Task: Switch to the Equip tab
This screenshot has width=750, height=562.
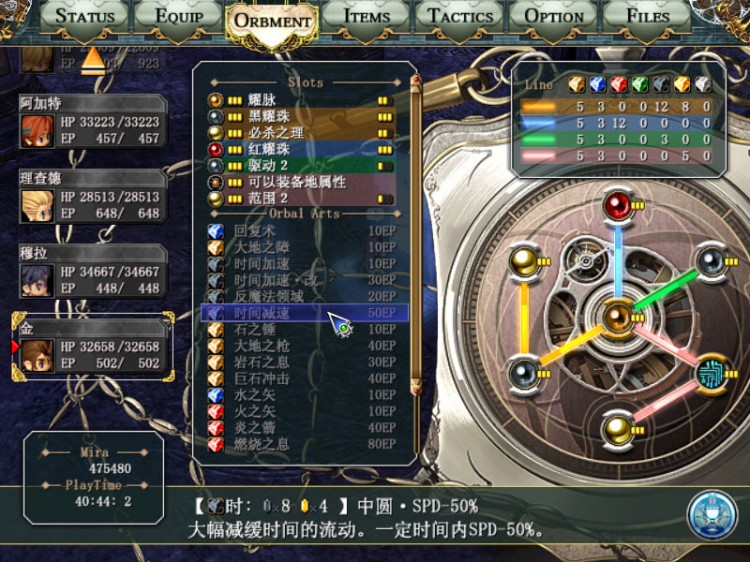Action: [177, 17]
